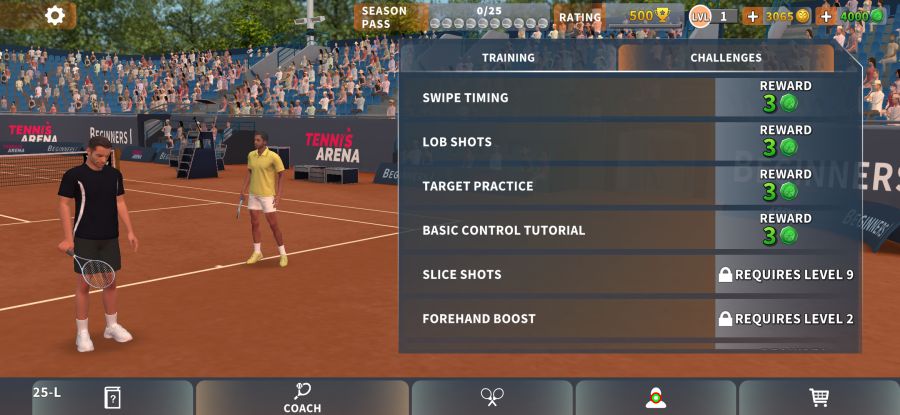This screenshot has height=415, width=900.
Task: Open the card pack tab in bottom bar
Action: click(112, 397)
